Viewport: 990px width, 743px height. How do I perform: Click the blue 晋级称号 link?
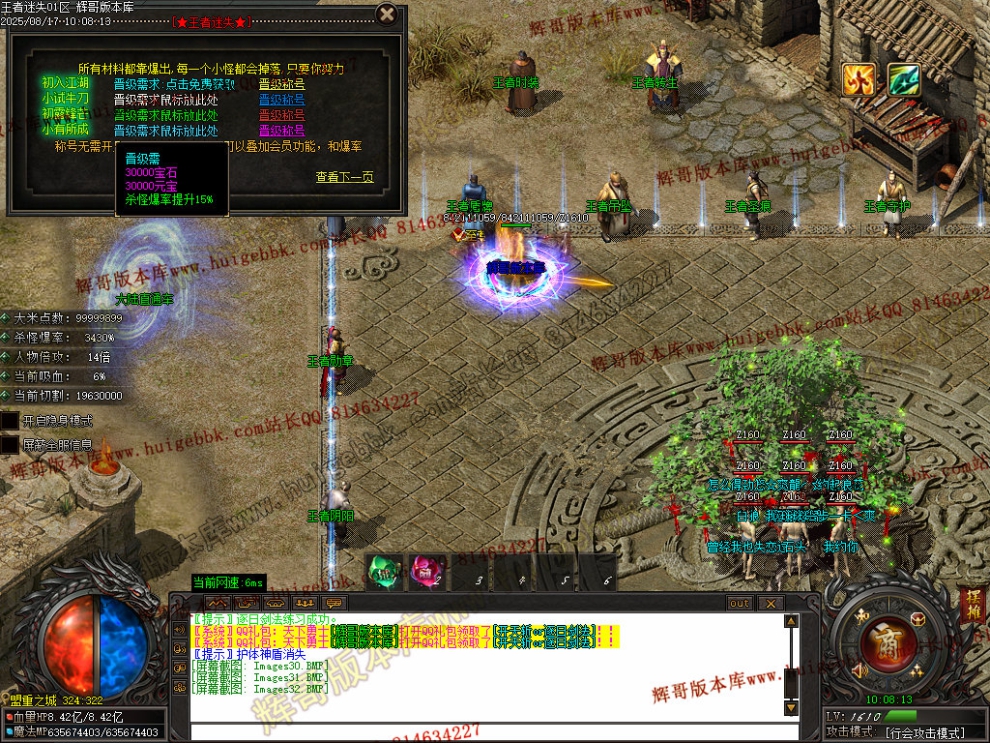point(282,99)
